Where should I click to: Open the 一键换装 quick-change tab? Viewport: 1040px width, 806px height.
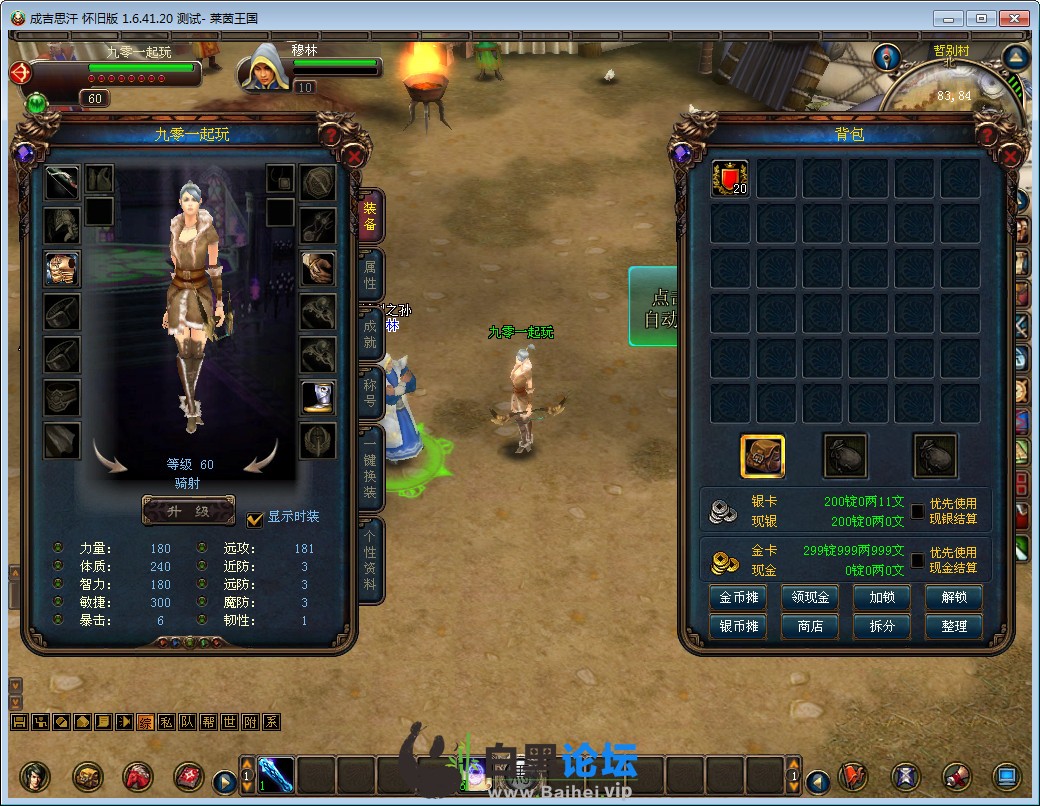pos(370,465)
